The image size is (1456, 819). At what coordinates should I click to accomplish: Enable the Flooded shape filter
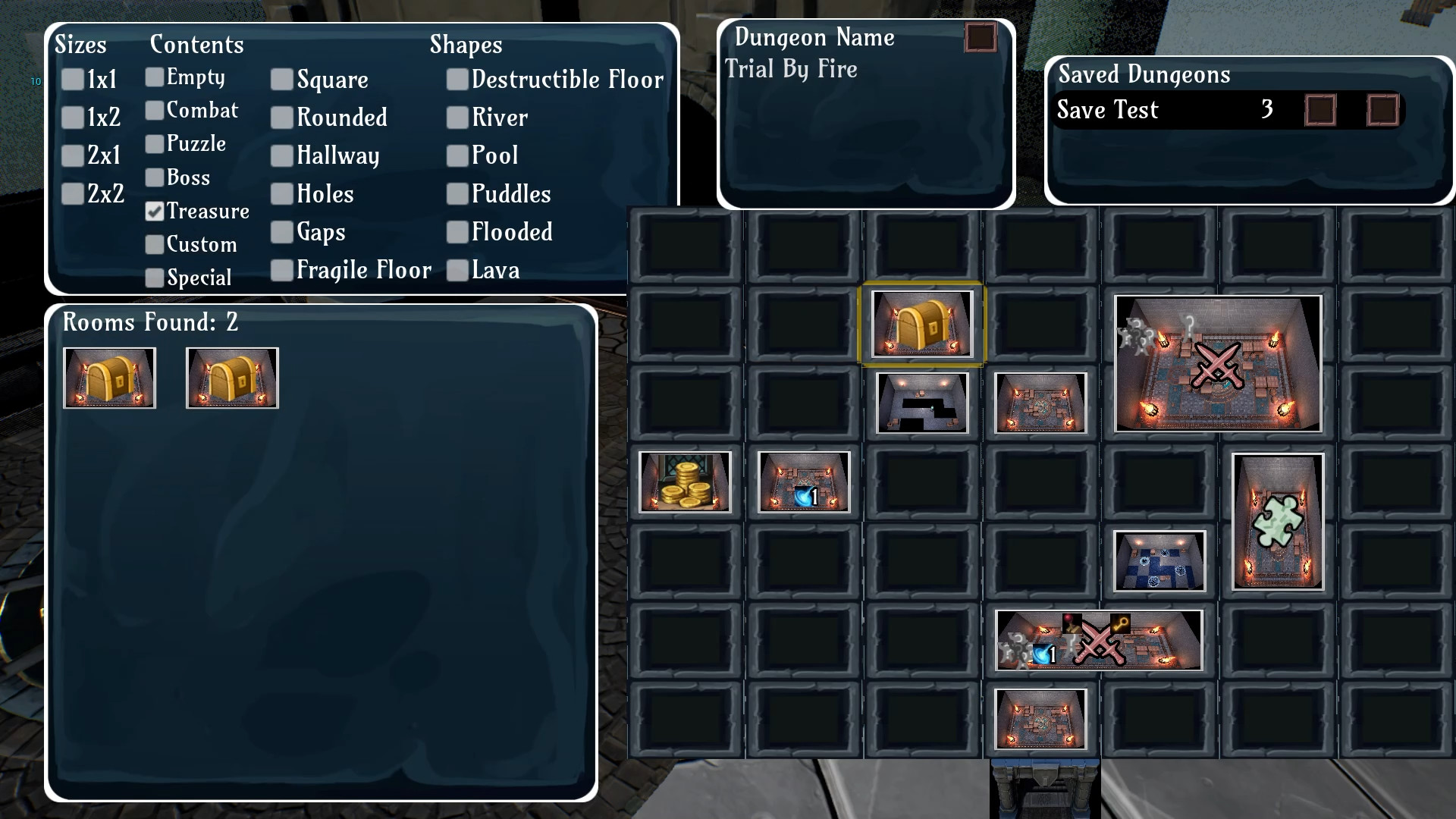tap(458, 232)
